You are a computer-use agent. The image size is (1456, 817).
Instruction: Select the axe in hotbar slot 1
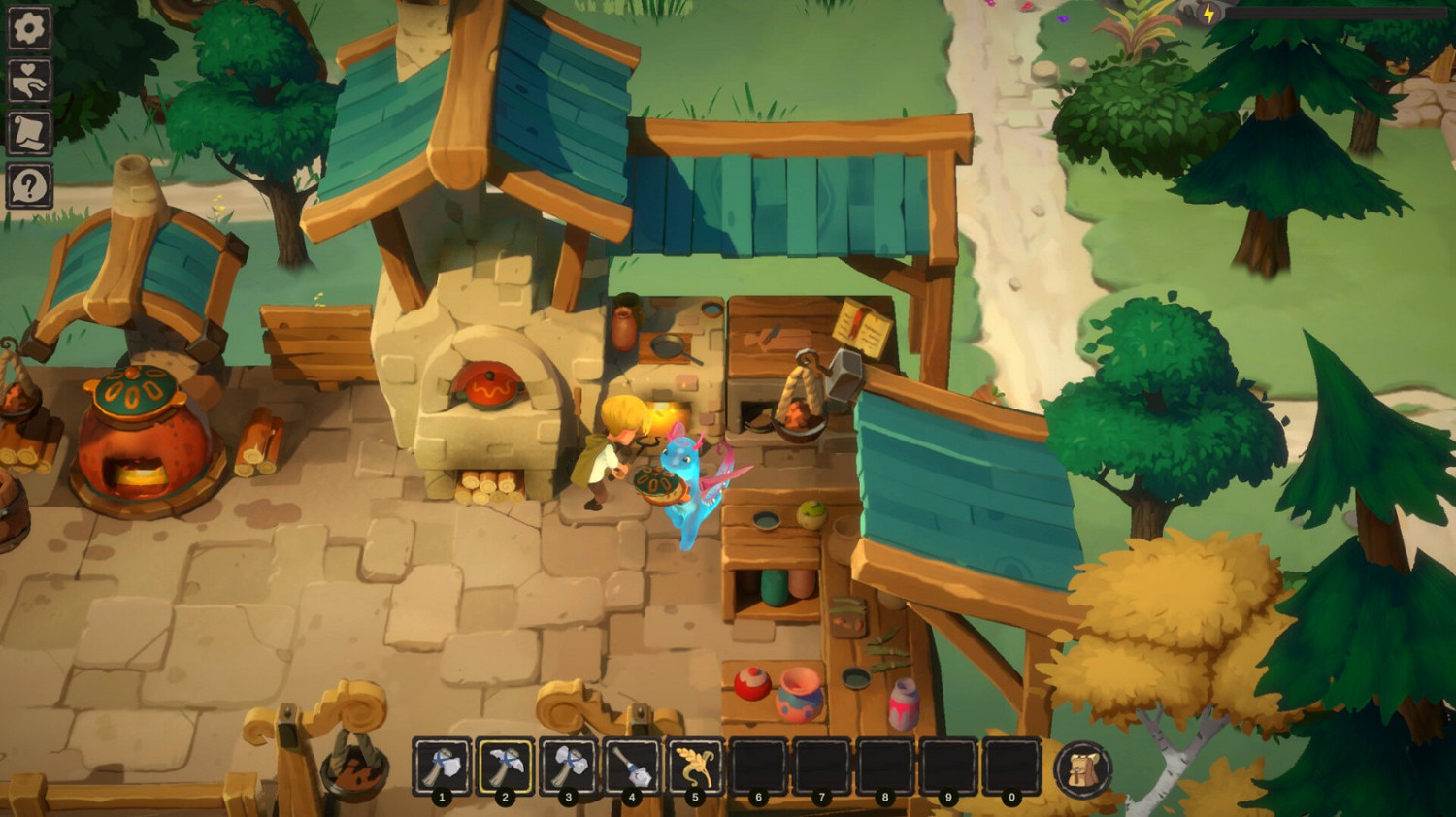[x=442, y=767]
